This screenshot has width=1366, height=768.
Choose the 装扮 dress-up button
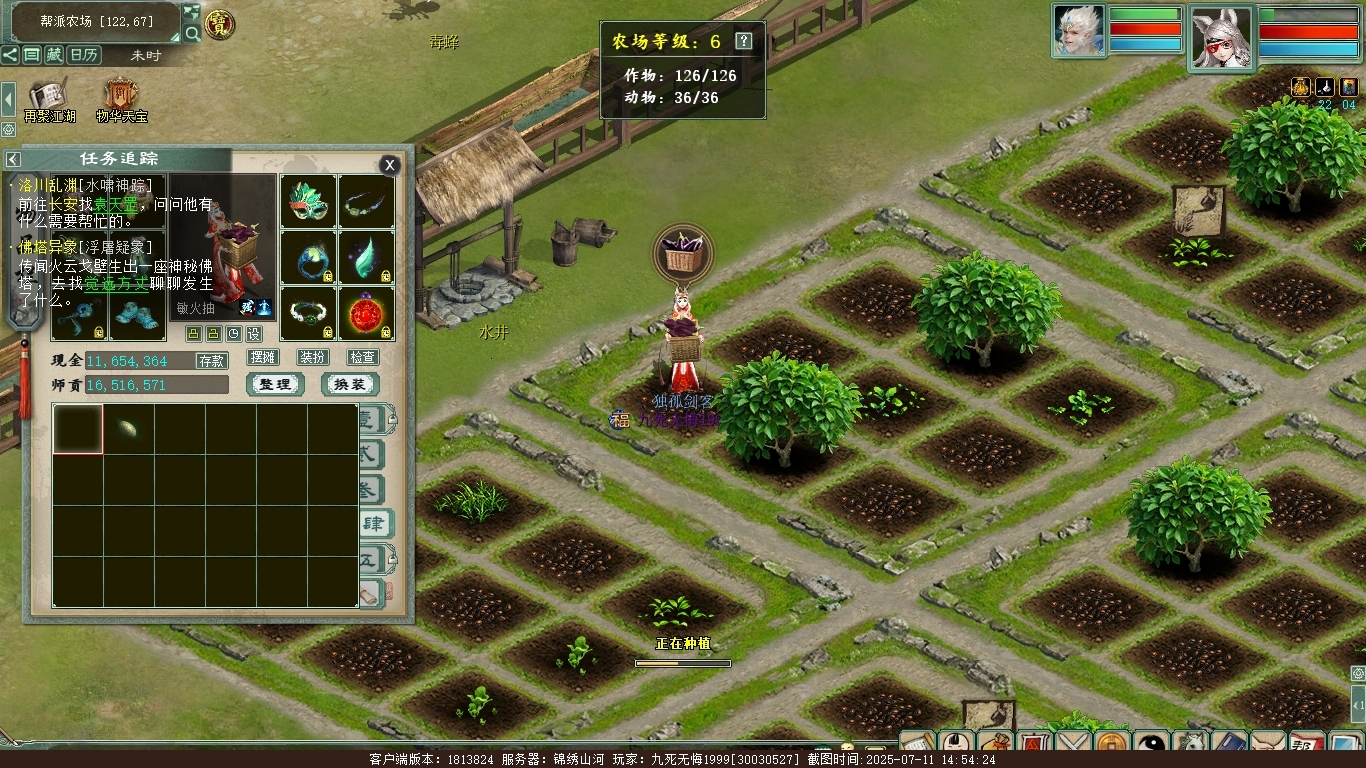pyautogui.click(x=313, y=357)
